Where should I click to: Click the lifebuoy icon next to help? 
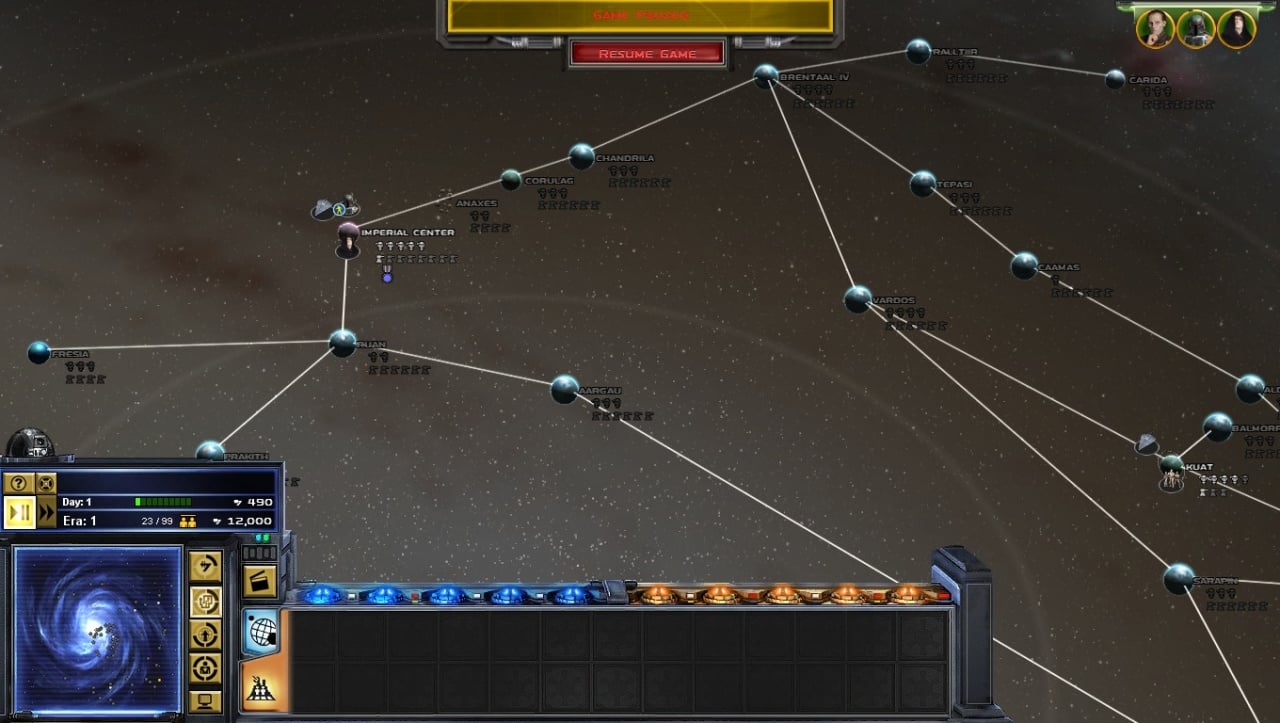[x=46, y=483]
